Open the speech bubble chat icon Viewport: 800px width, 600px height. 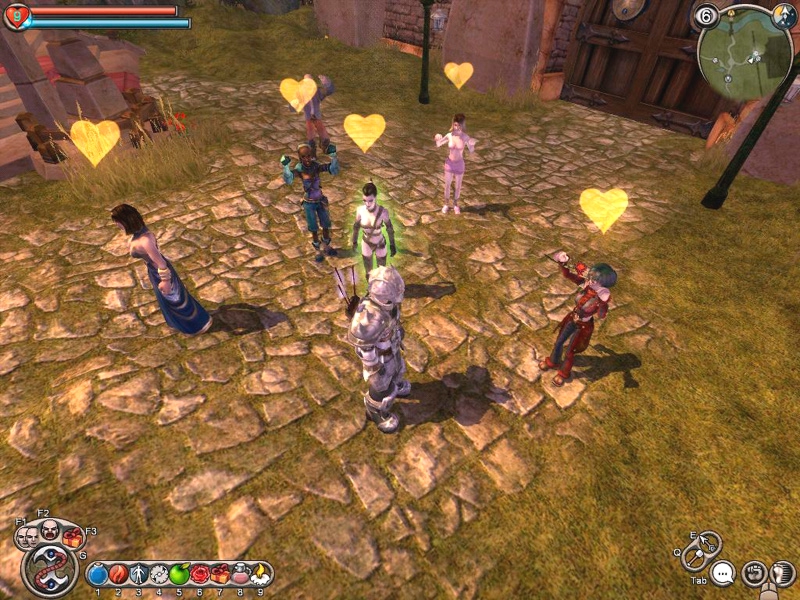pos(722,574)
